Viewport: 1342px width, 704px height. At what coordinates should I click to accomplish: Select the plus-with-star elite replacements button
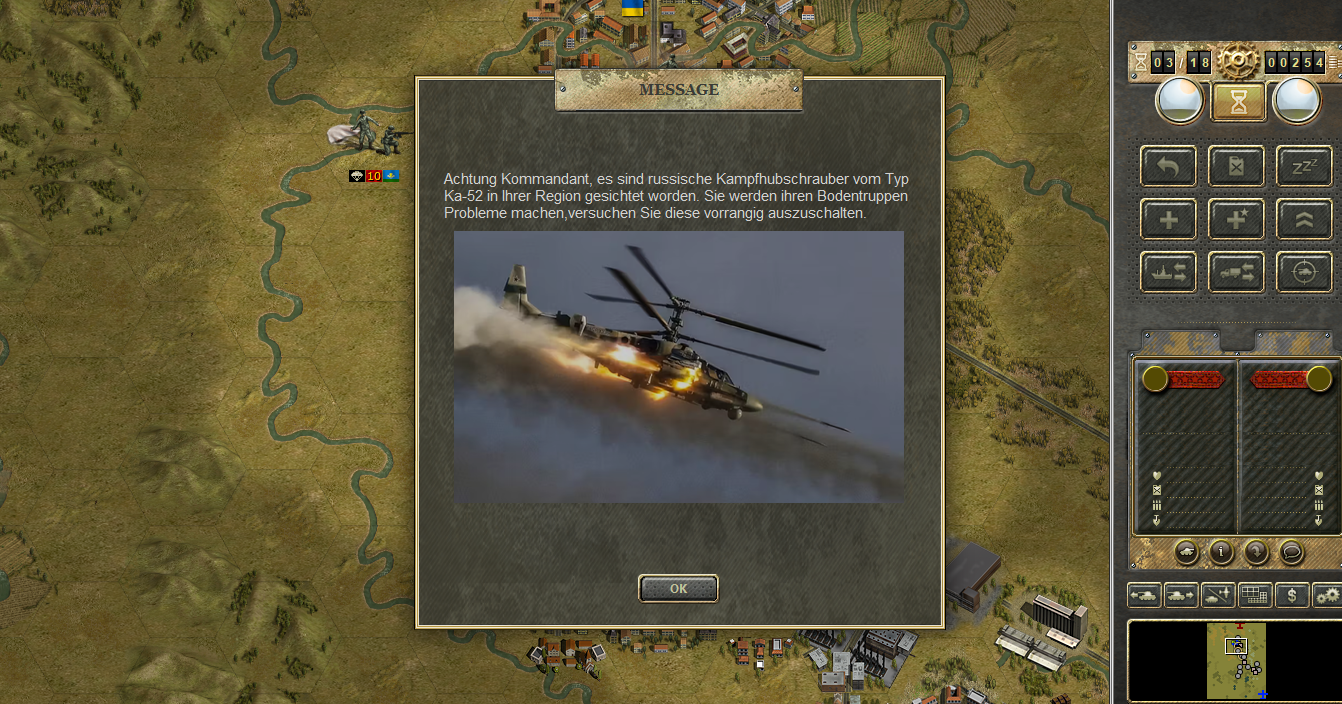[x=1236, y=219]
